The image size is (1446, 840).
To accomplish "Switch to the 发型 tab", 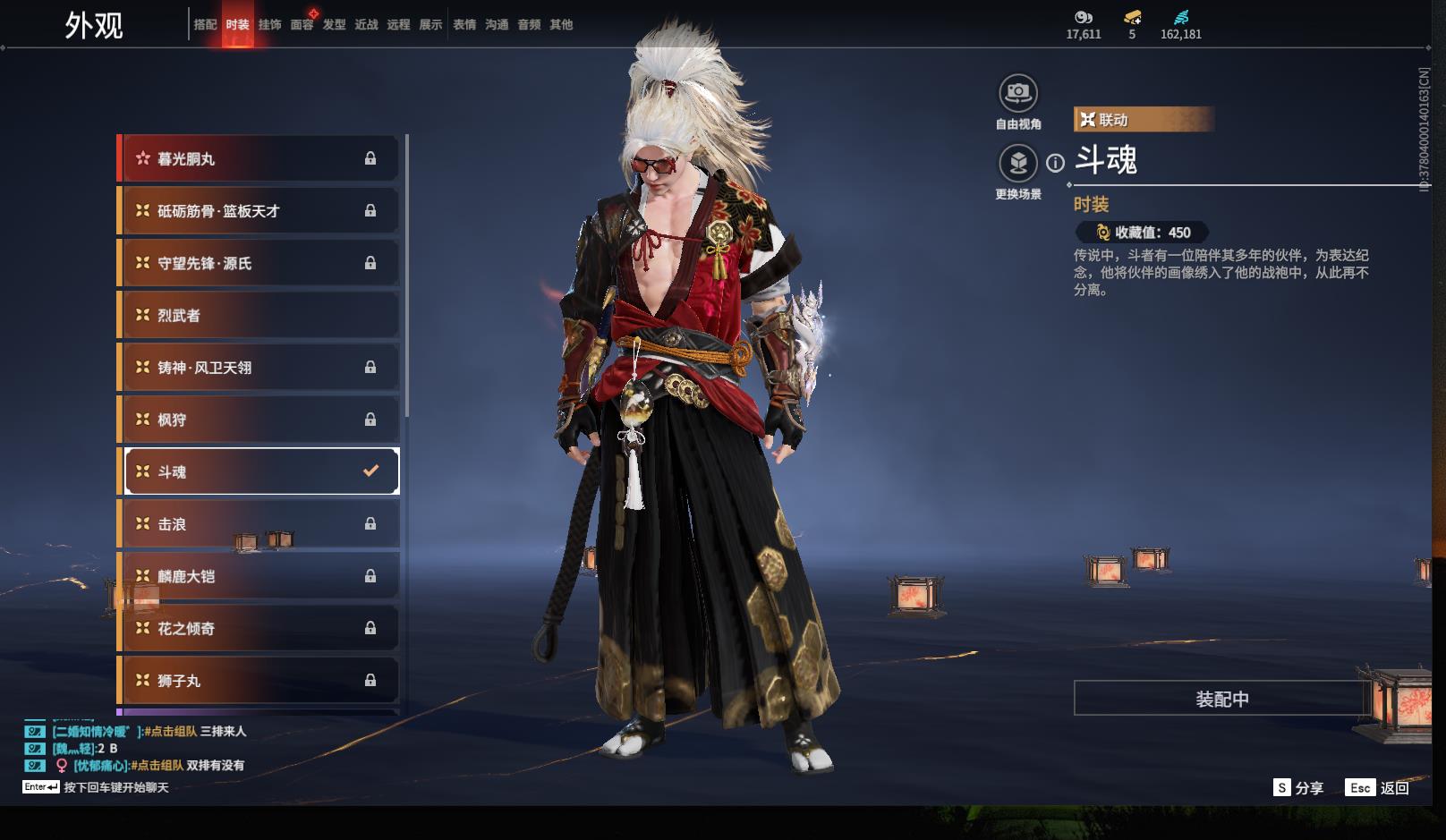I will (x=334, y=25).
